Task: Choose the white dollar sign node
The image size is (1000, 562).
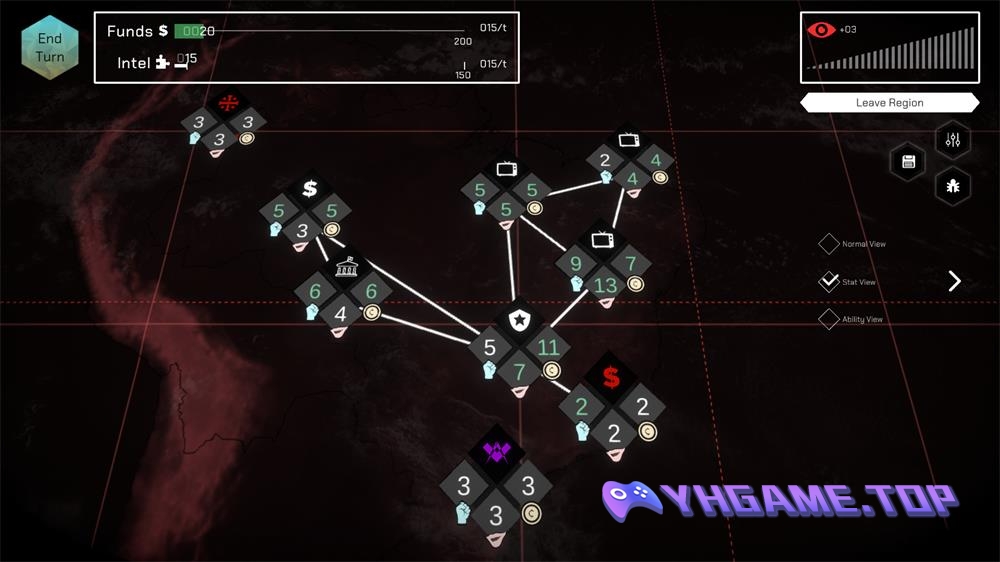Action: click(x=309, y=188)
